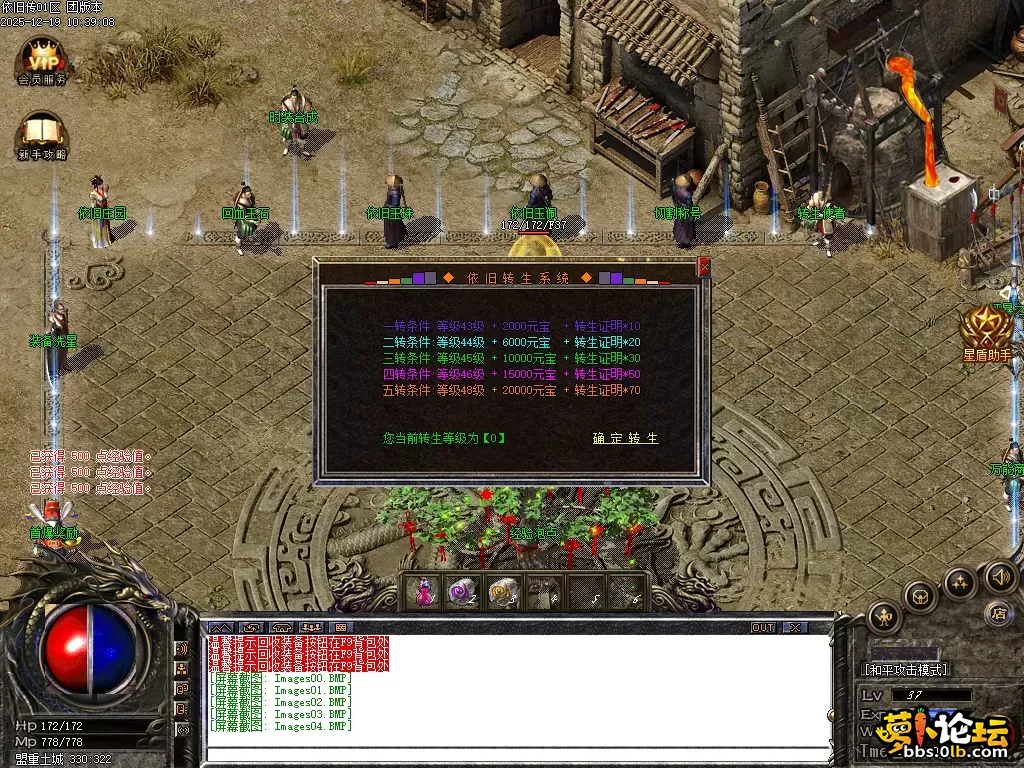Close the chat panel with X

point(794,627)
